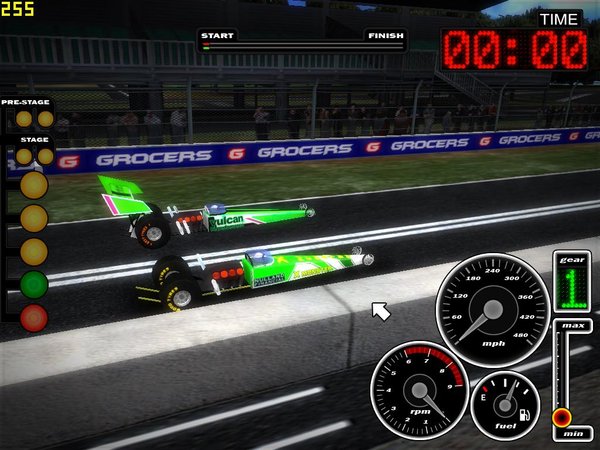
Task: Click the gear indicator display
Action: click(x=572, y=283)
